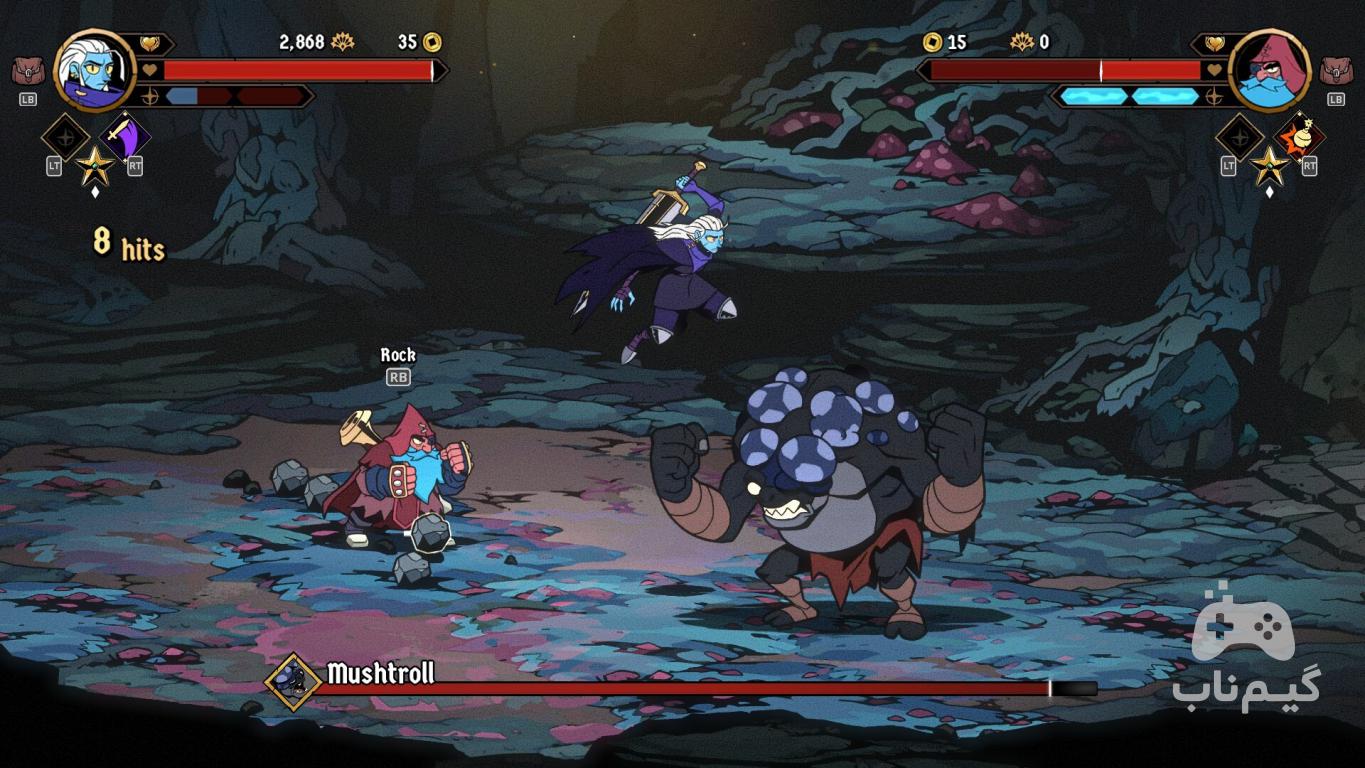Click the dwarf player's gold star icon
Image resolution: width=1365 pixels, height=768 pixels.
point(1269,164)
